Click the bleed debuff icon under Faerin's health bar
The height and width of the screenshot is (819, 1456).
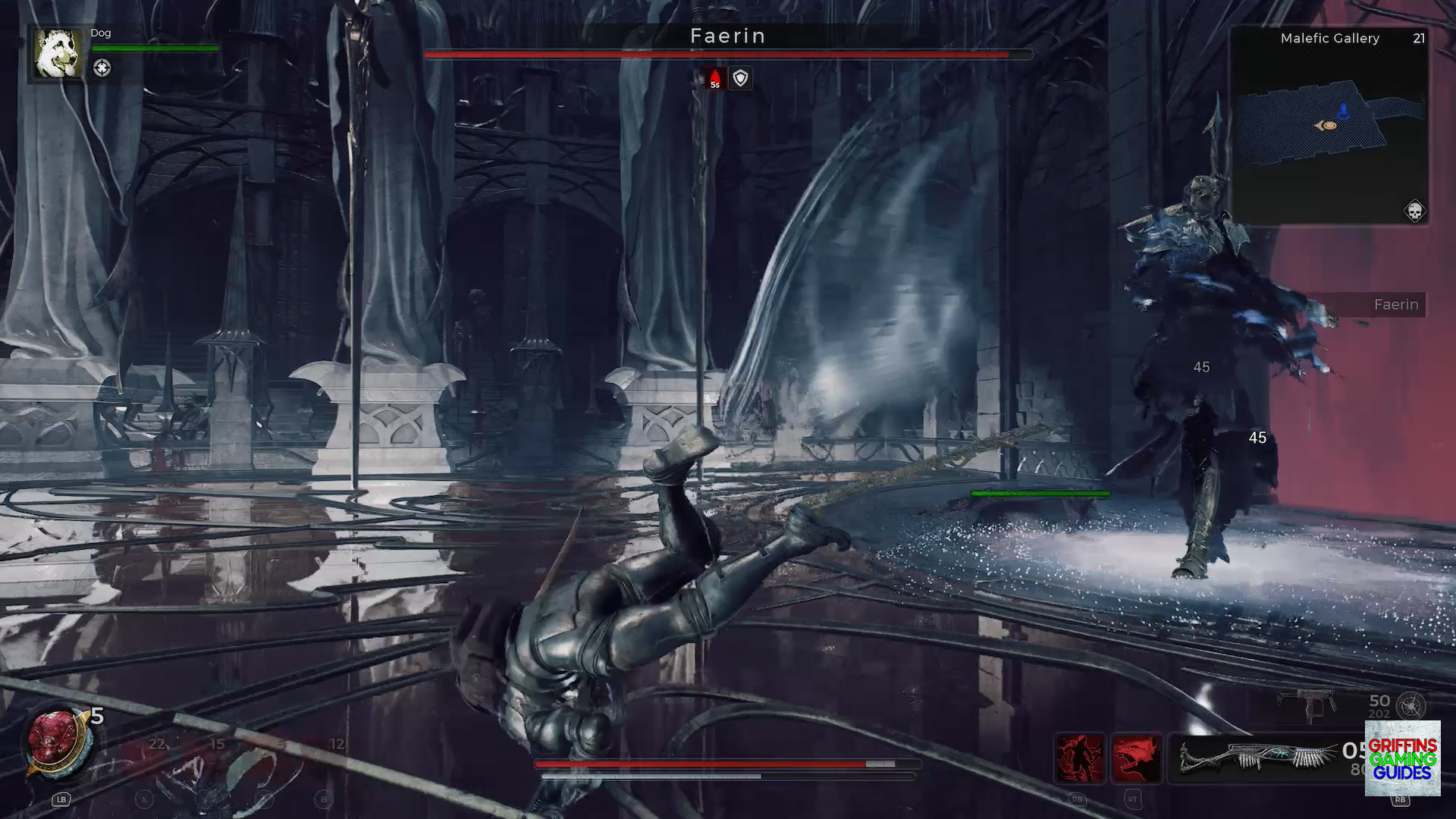tap(715, 78)
